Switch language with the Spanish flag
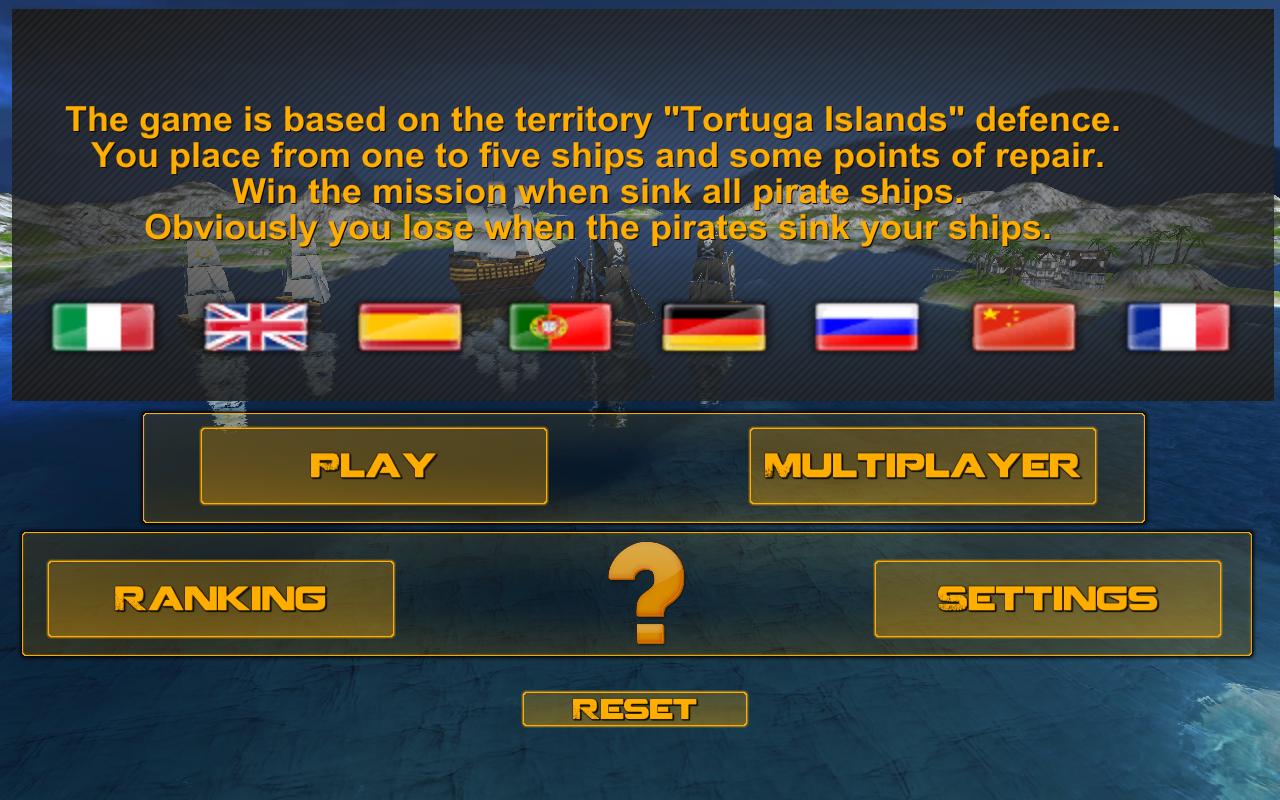The height and width of the screenshot is (800, 1280). pyautogui.click(x=410, y=327)
